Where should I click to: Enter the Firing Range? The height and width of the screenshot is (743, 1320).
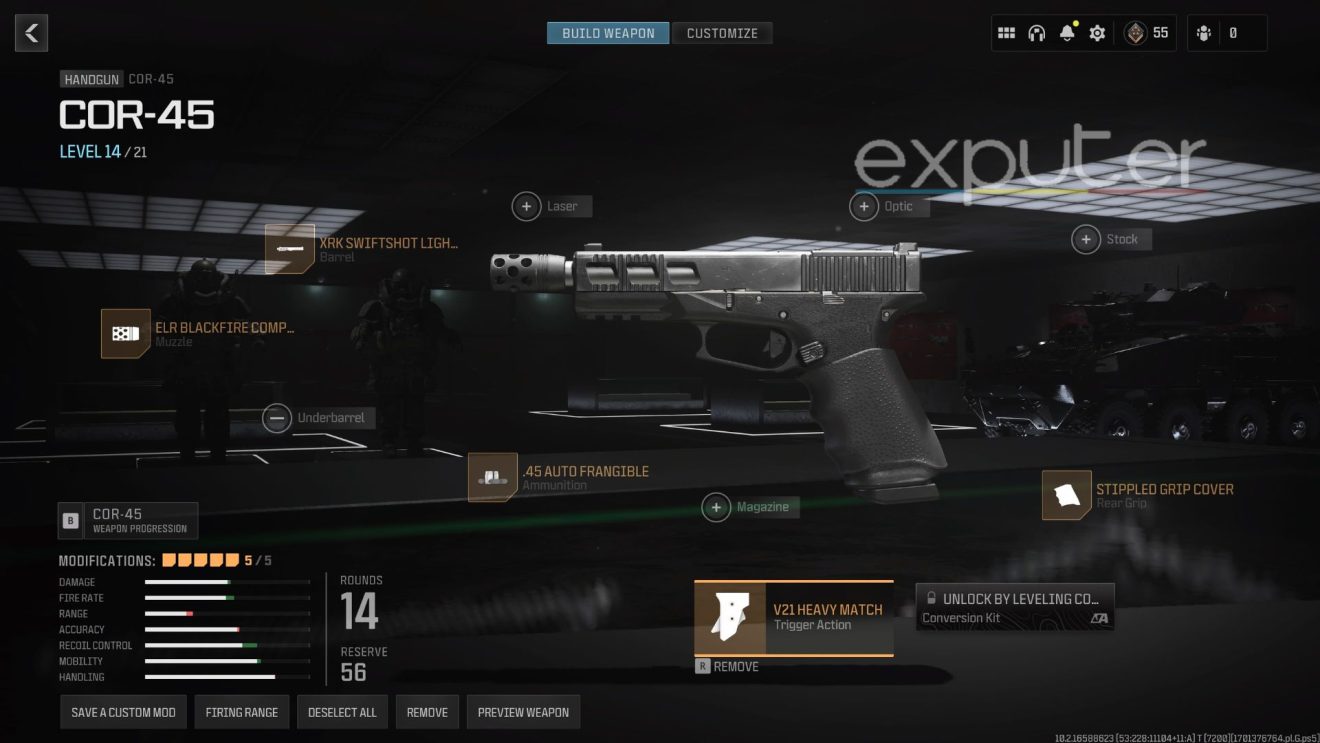242,712
